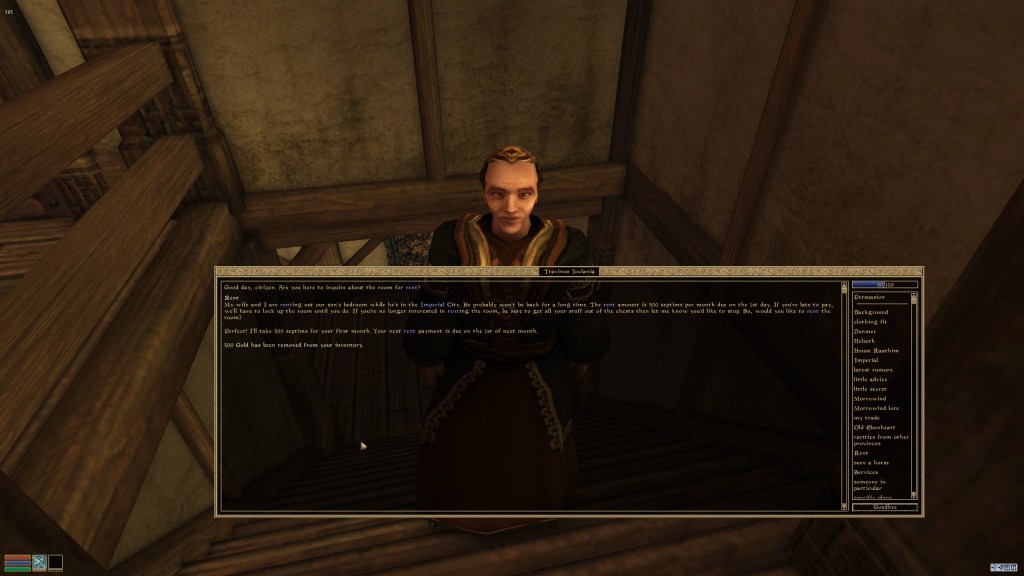Ask about Helseth

(x=864, y=341)
